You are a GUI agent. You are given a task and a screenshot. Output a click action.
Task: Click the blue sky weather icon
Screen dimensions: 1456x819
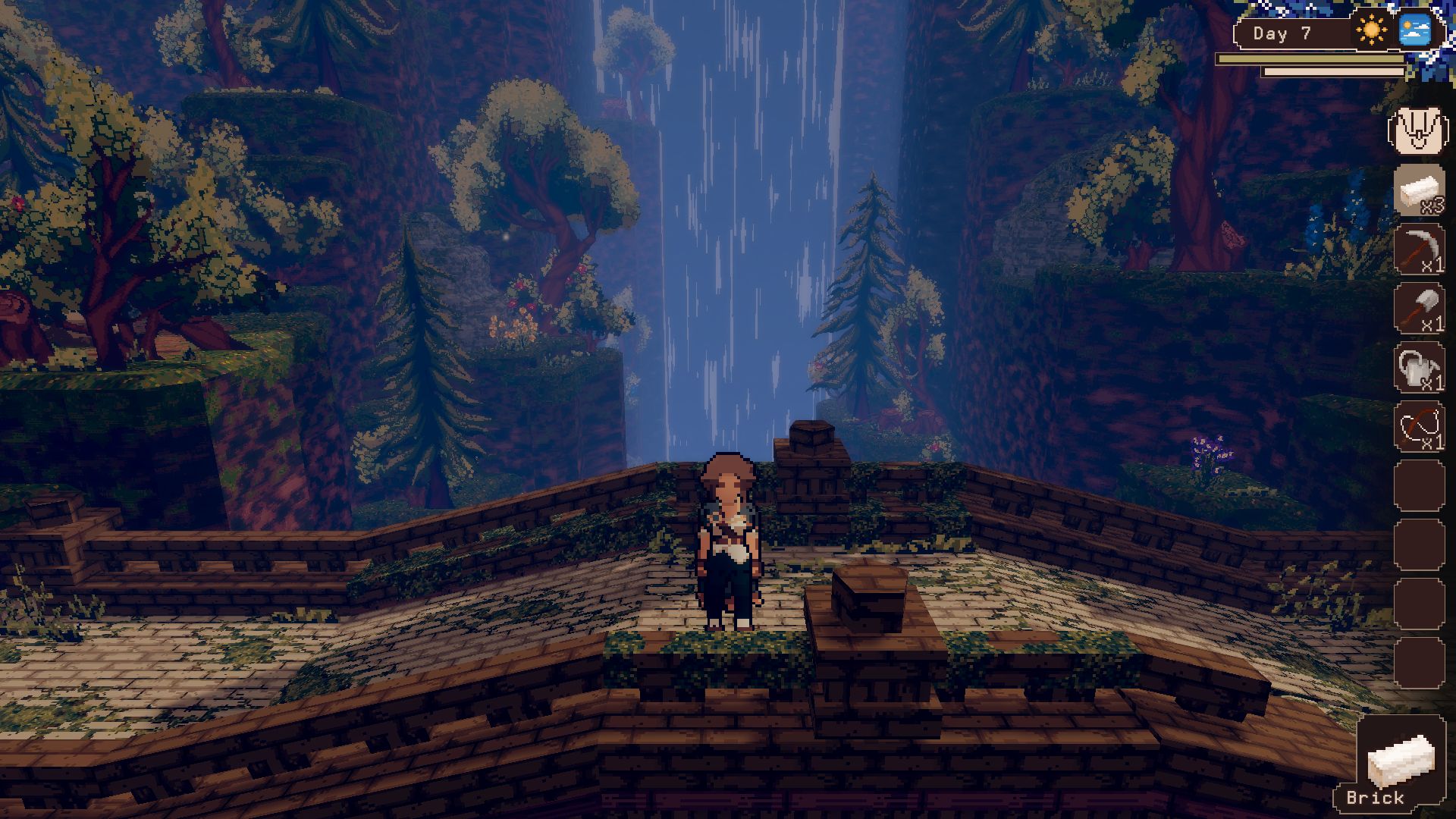click(1414, 31)
